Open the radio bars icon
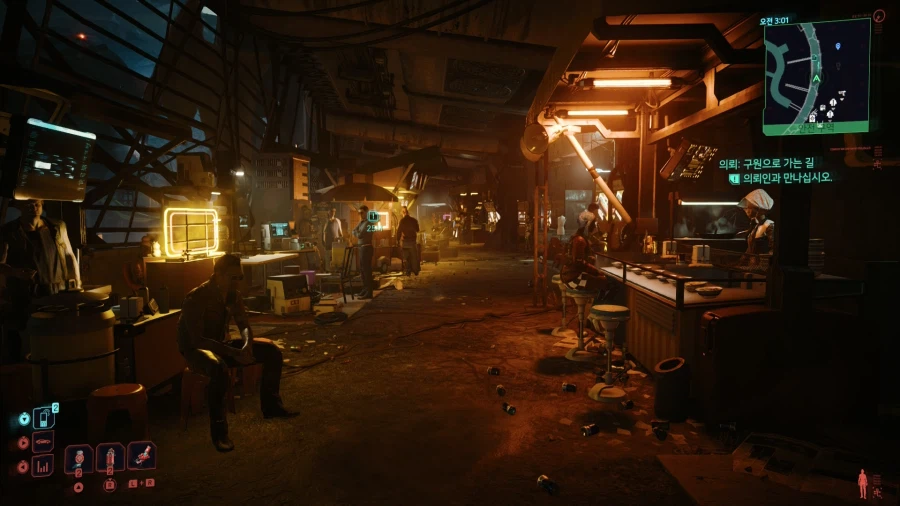Image resolution: width=900 pixels, height=506 pixels. (x=42, y=465)
